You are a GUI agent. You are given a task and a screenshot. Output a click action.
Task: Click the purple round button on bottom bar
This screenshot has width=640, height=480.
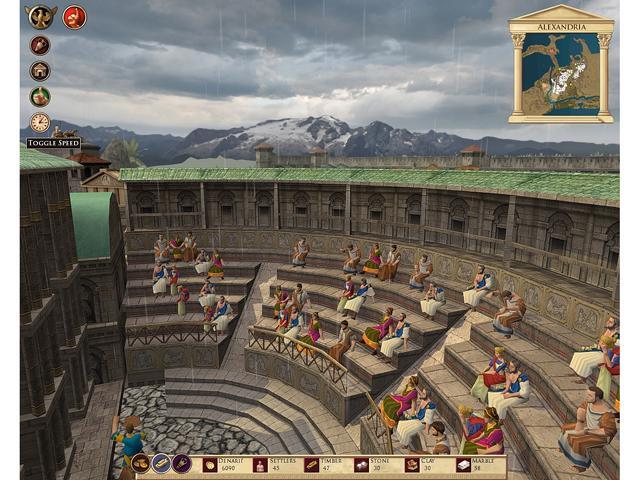click(181, 464)
